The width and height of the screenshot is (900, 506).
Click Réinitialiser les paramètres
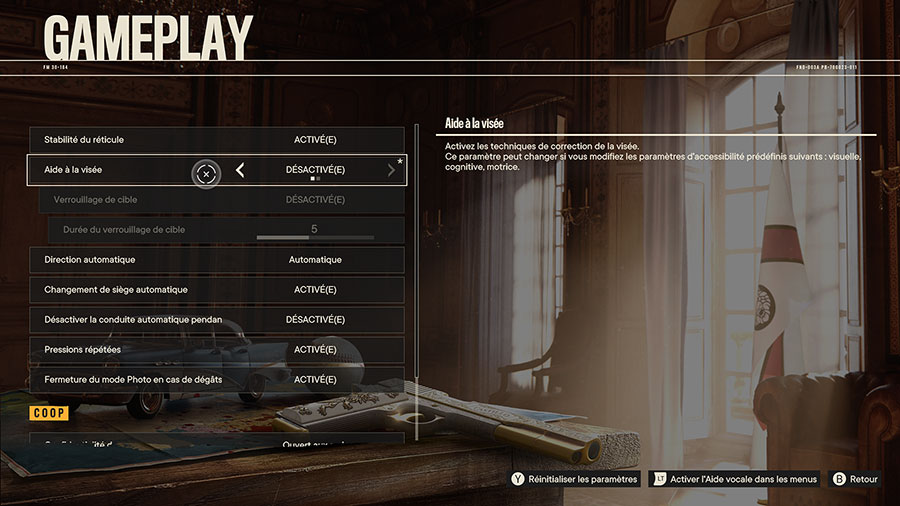[575, 479]
